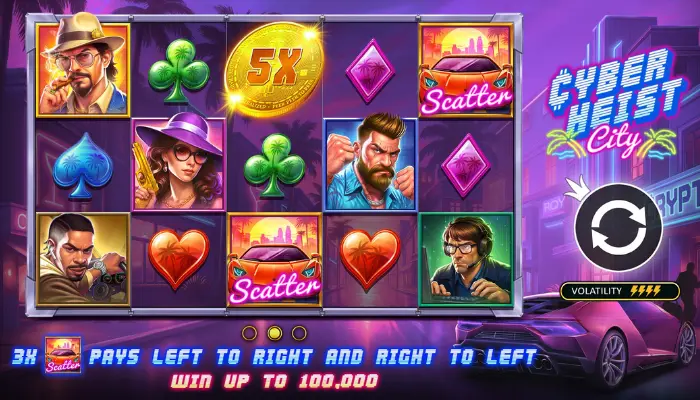700x400 pixels.
Task: Go to the first intro page dot
Action: point(251,332)
